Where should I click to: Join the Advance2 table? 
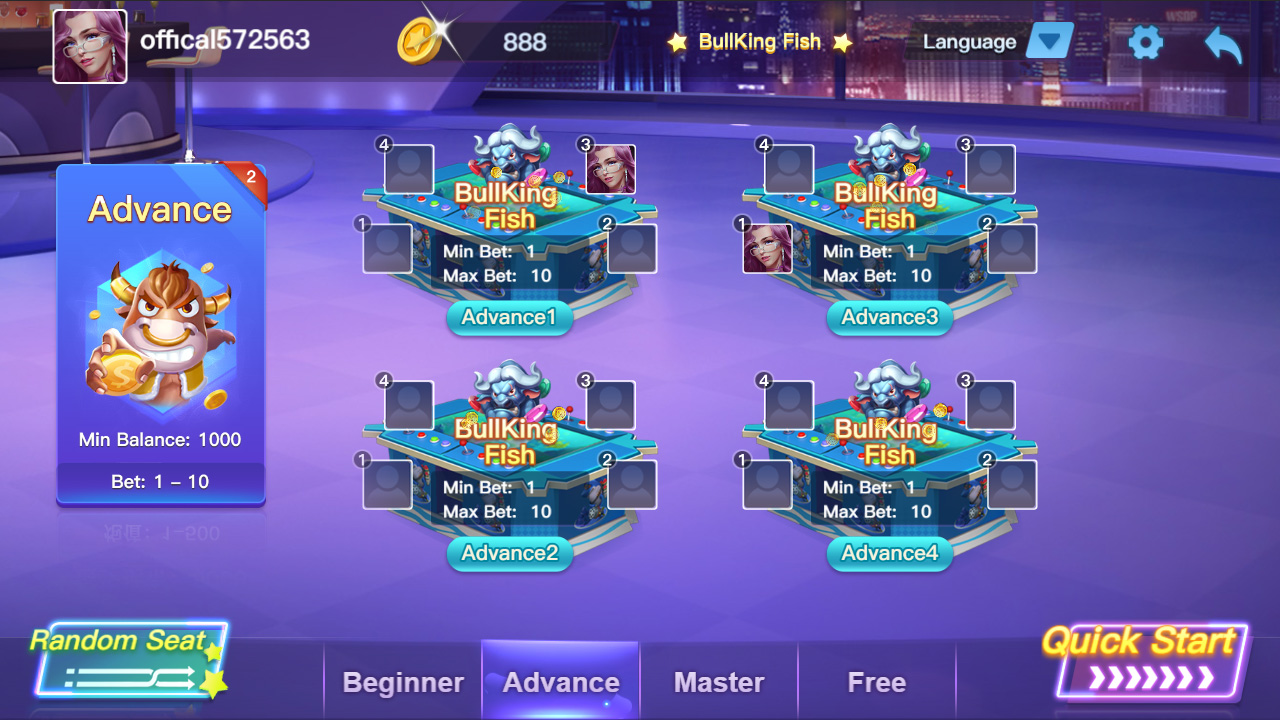point(509,553)
